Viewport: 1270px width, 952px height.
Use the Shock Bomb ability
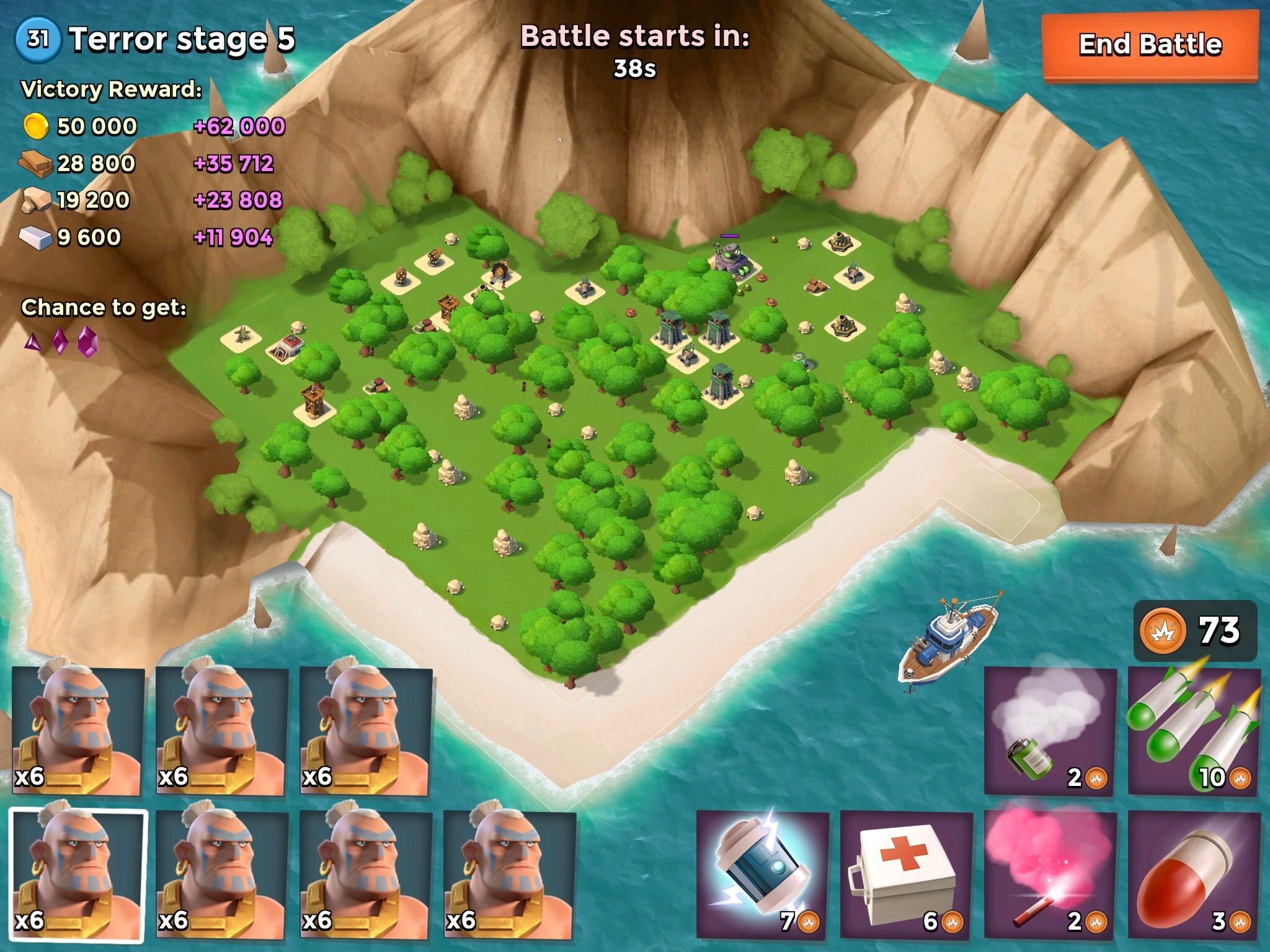coord(762,875)
